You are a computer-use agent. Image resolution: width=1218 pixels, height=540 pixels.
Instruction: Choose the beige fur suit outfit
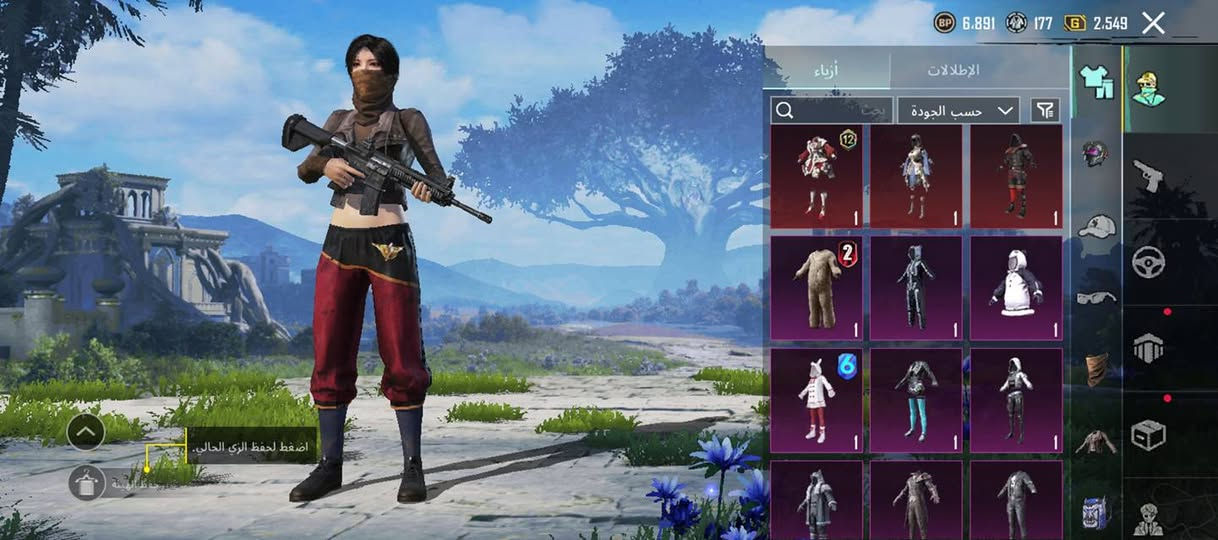point(817,288)
